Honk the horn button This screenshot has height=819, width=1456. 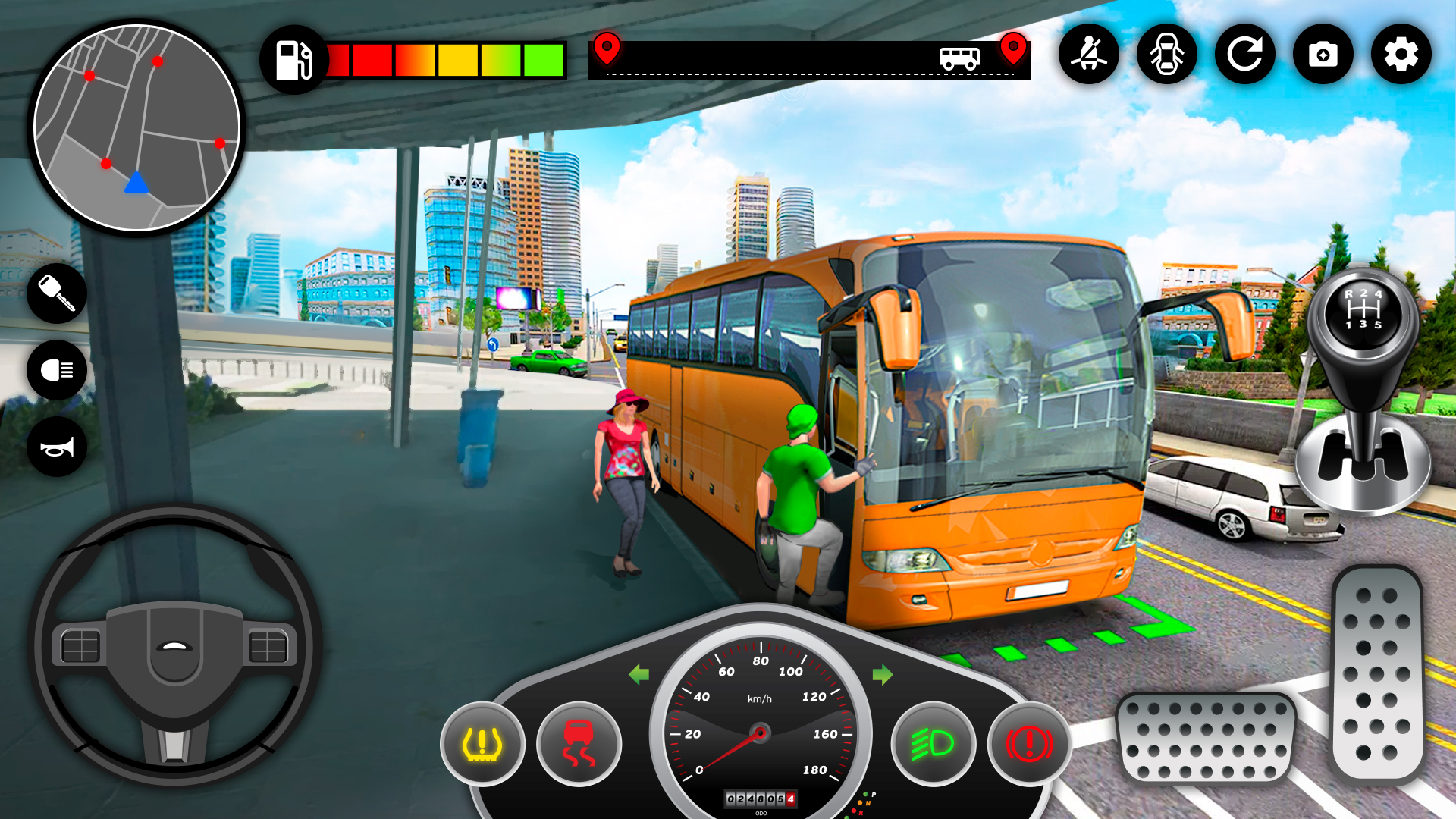(x=57, y=447)
